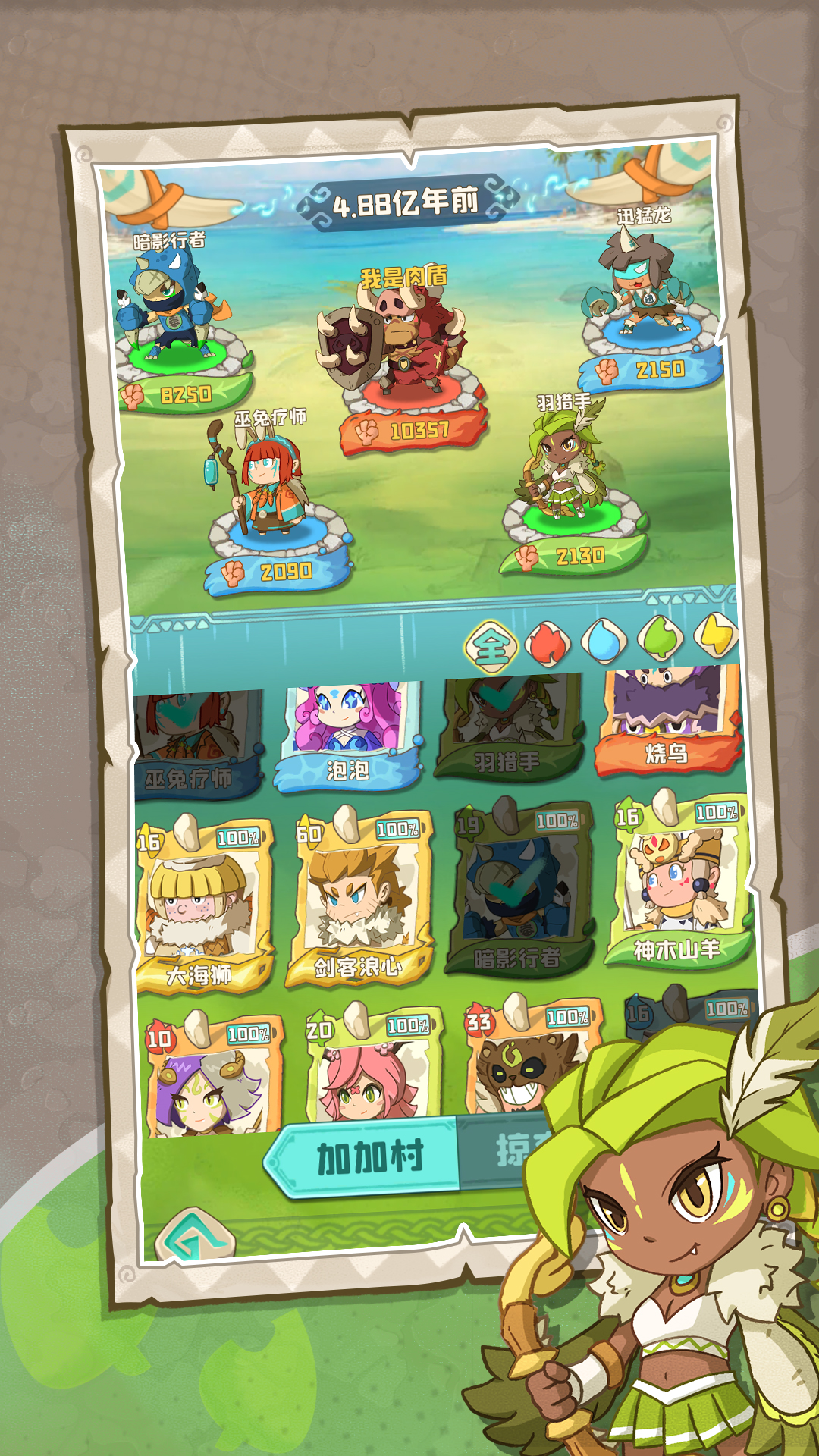Image resolution: width=819 pixels, height=1456 pixels.
Task: Select the 神木山羊 hero card
Action: 678,883
